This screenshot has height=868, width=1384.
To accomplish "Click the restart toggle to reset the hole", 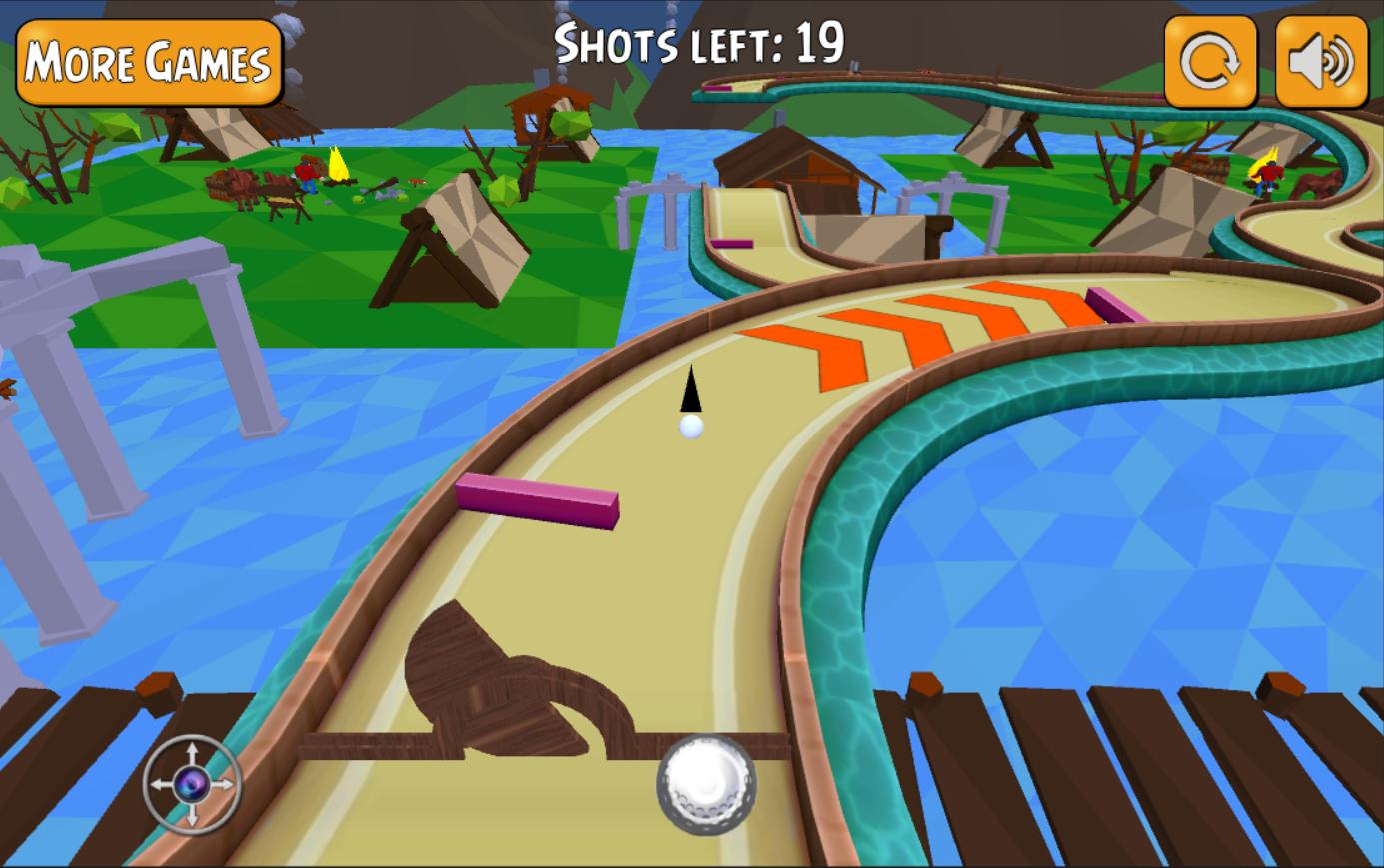I will pos(1210,62).
